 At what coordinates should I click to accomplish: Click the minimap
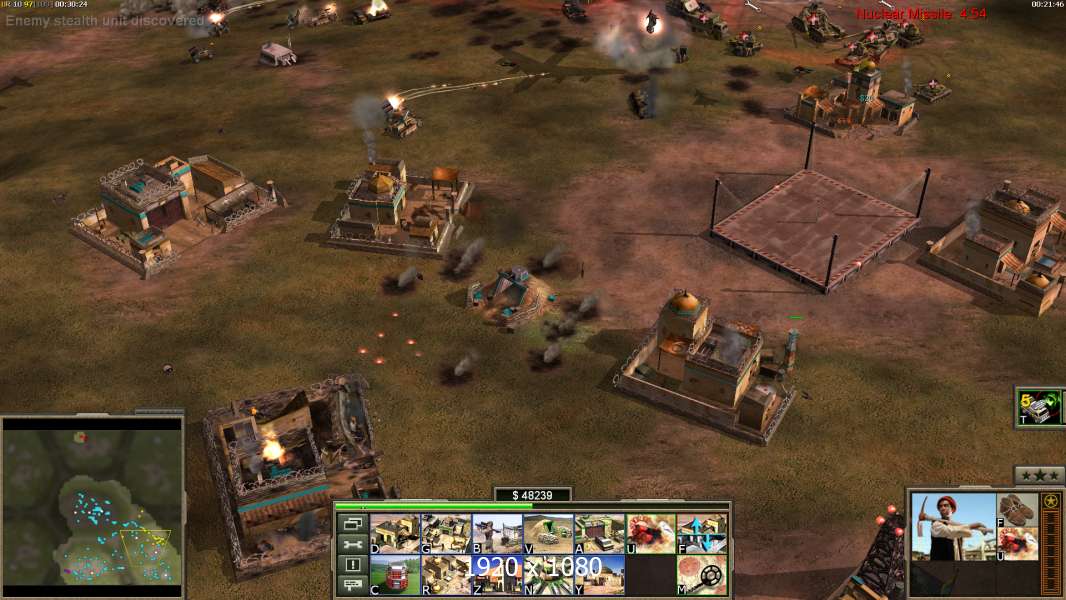click(92, 501)
